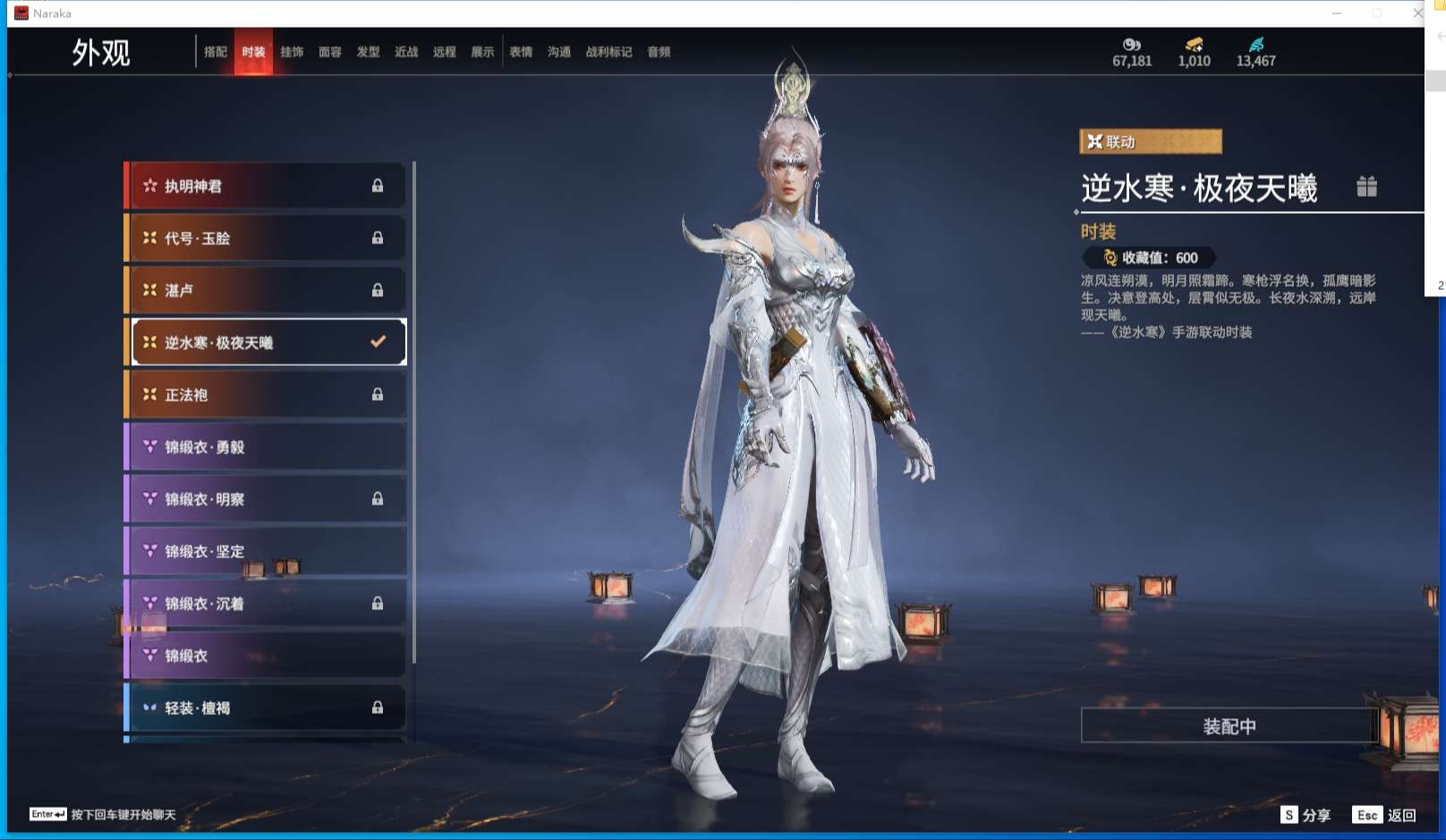Viewport: 1446px width, 840px height.
Task: Select the 面容 face tab
Action: click(330, 52)
